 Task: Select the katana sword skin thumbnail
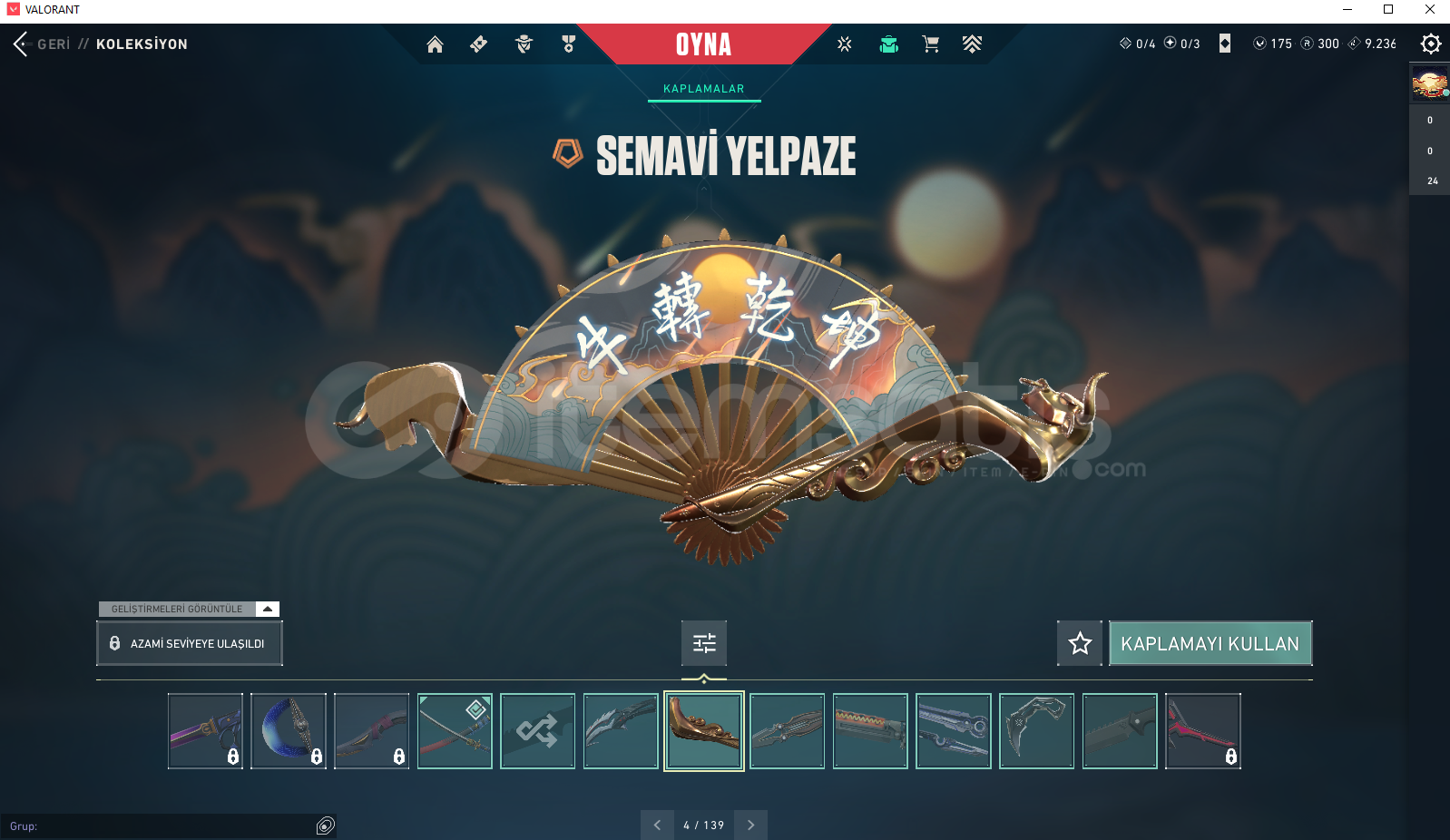[455, 731]
